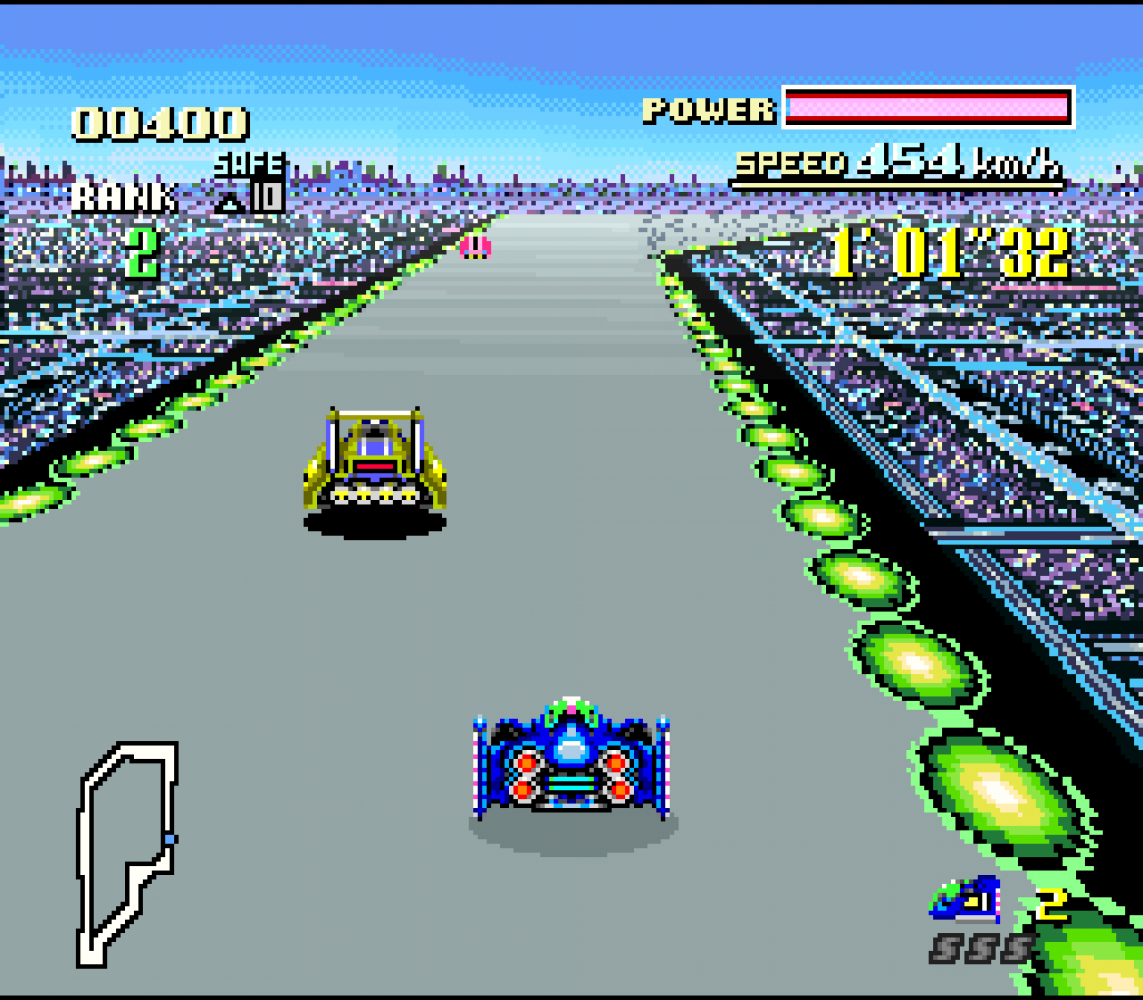Select the Blue Falcon spare machines icon
The width and height of the screenshot is (1143, 1000).
click(x=965, y=900)
